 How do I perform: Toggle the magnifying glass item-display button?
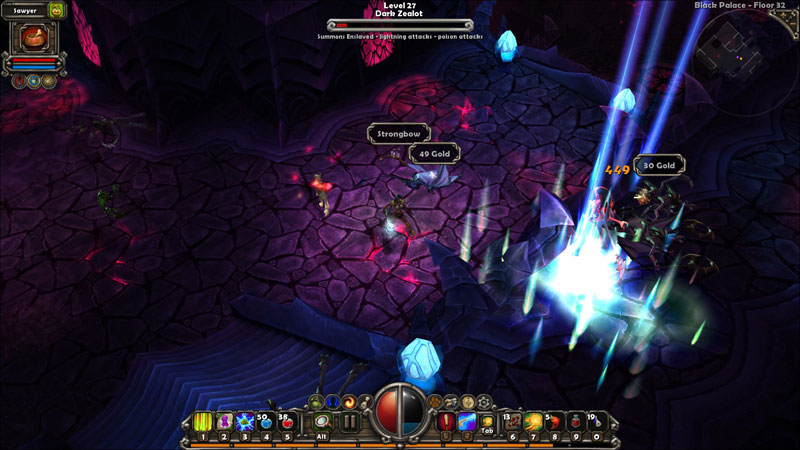click(x=322, y=422)
